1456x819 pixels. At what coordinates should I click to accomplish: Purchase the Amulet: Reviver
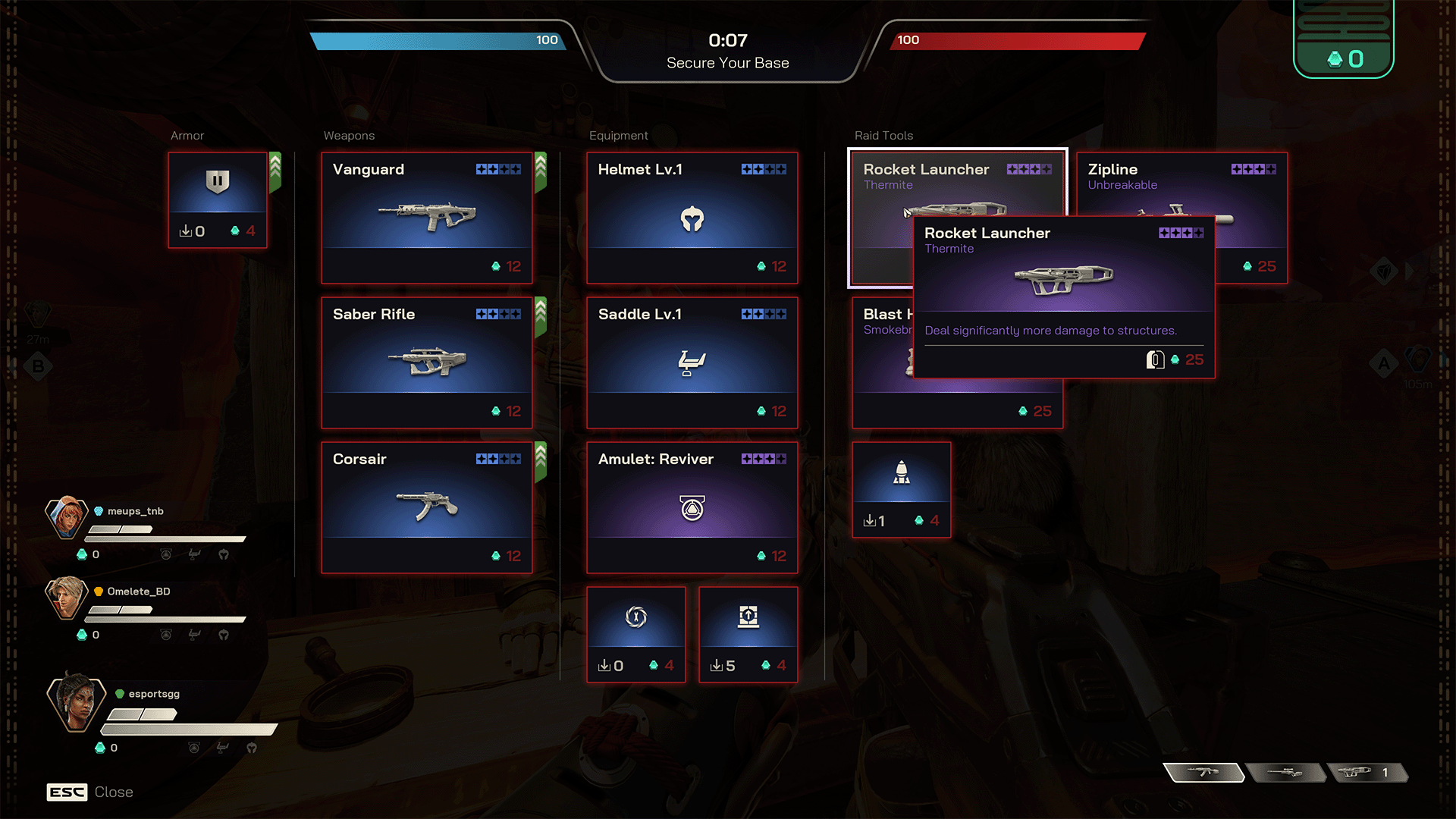[x=692, y=507]
